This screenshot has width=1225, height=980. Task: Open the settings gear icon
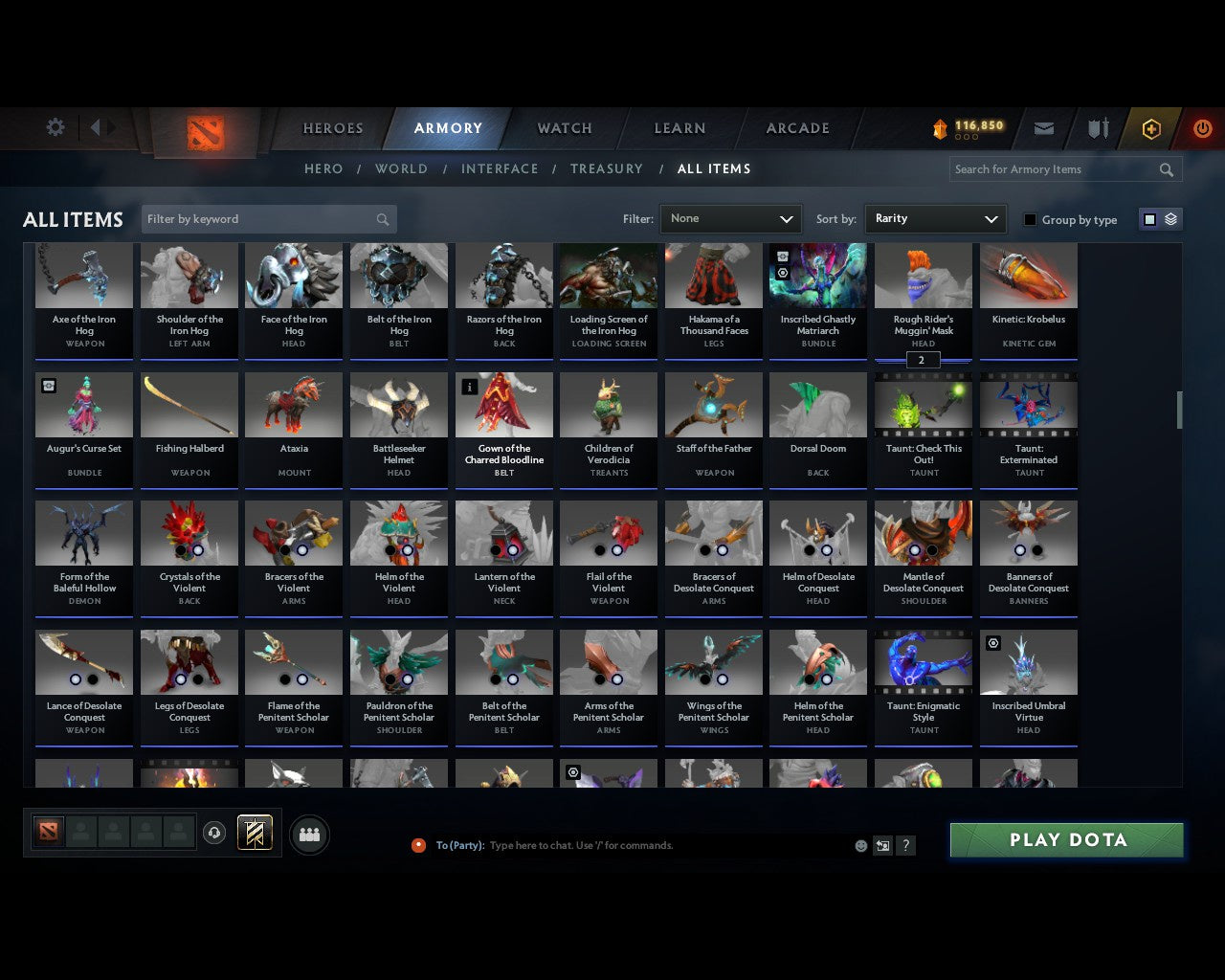click(55, 127)
